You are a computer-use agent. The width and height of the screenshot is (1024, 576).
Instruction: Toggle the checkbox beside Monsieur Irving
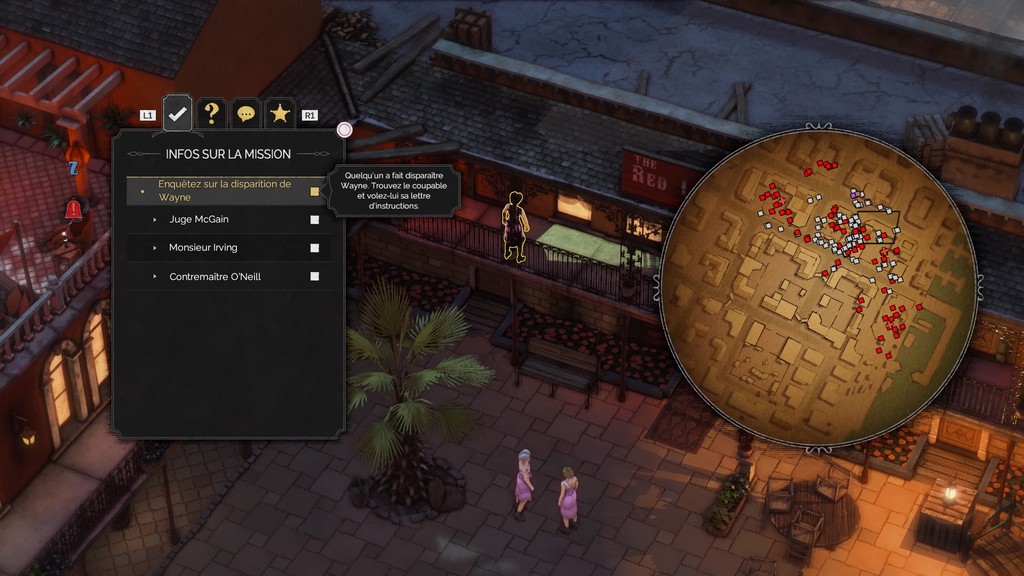314,248
